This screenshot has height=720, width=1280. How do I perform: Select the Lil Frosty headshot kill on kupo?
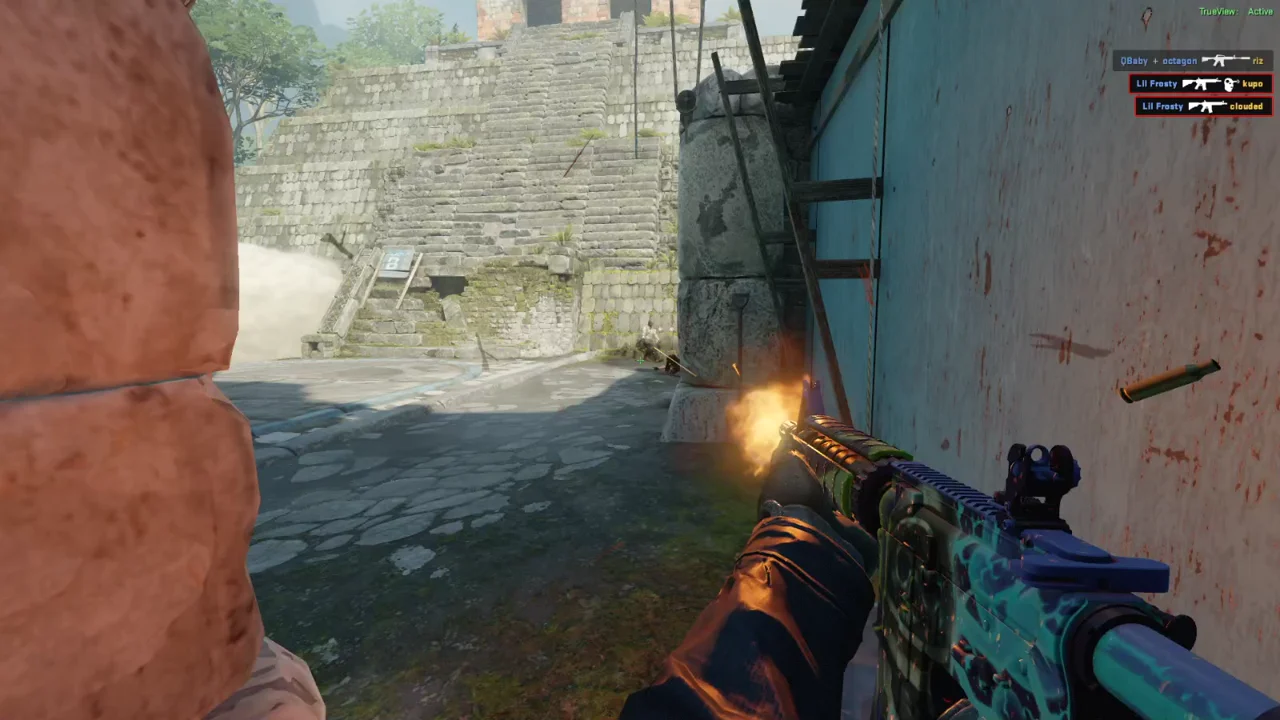[x=1200, y=84]
